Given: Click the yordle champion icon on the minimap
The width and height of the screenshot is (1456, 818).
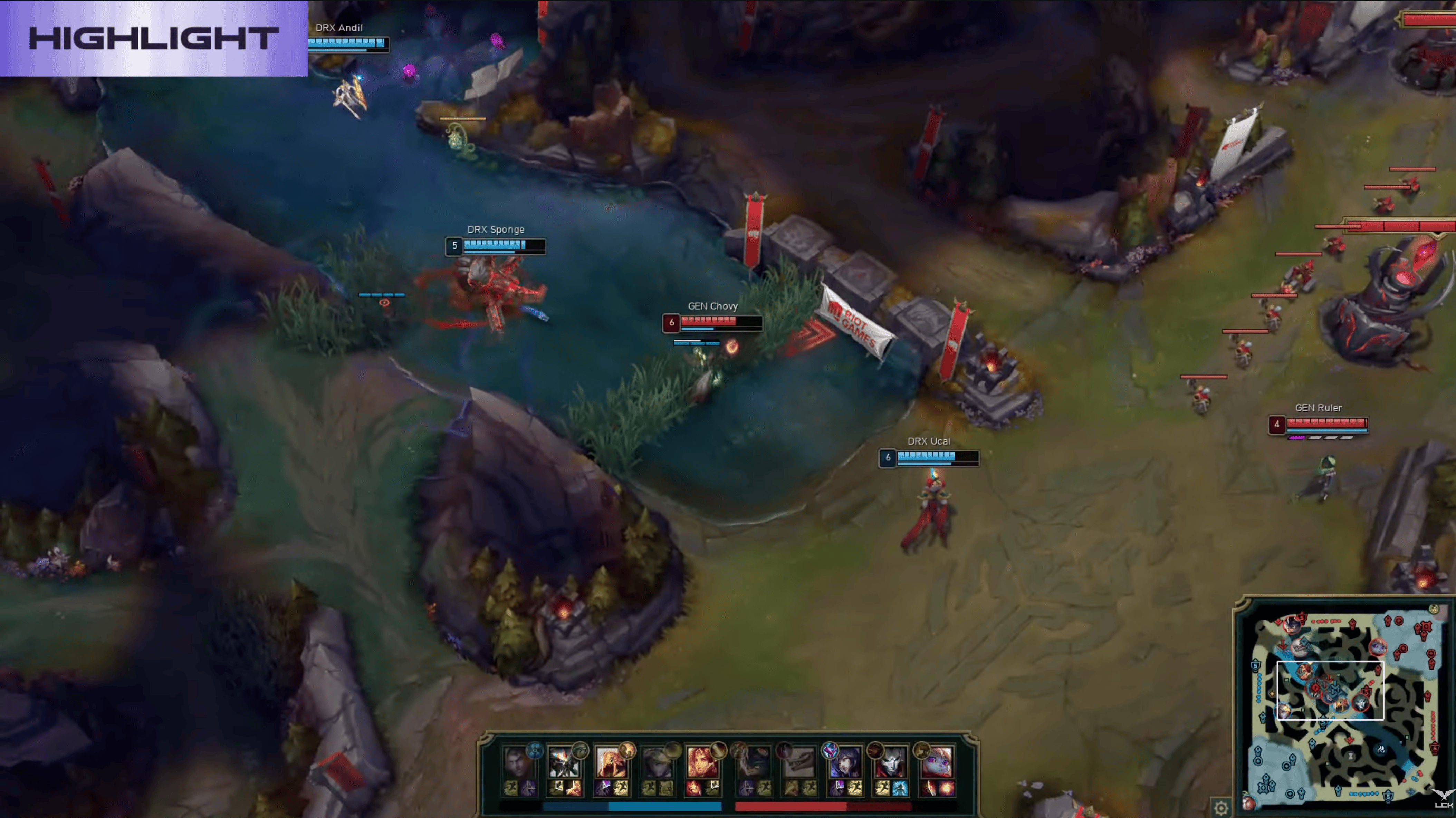Looking at the screenshot, I should click(x=1378, y=647).
